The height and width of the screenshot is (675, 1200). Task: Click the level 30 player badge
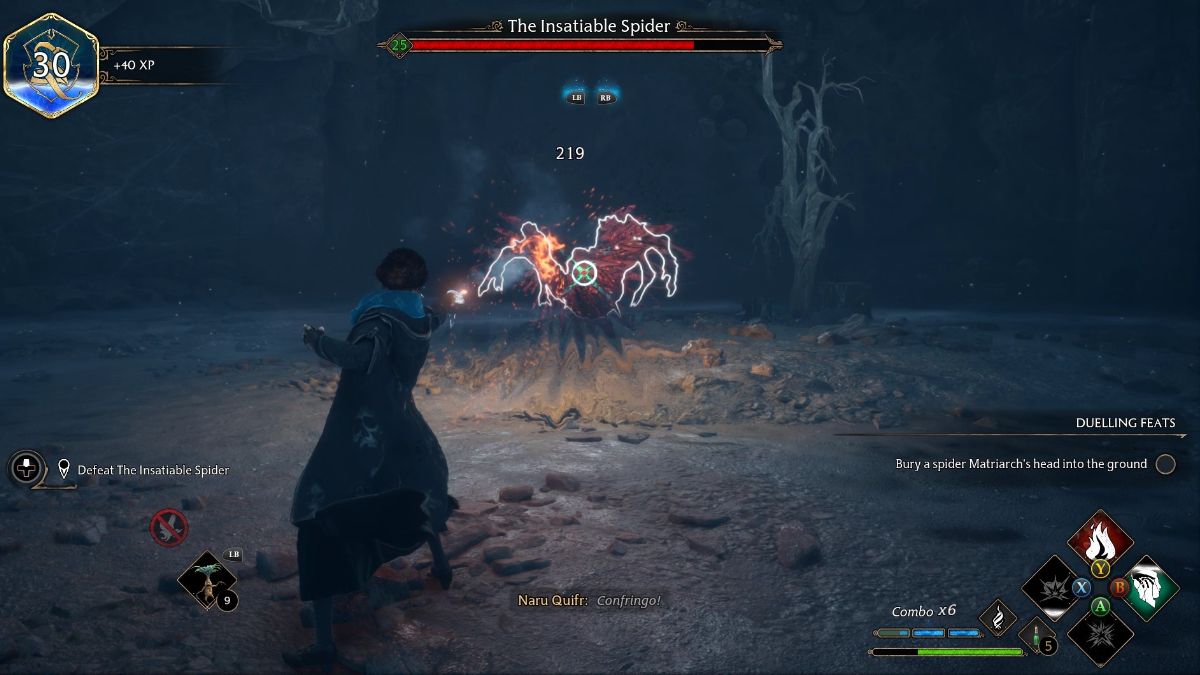point(50,65)
